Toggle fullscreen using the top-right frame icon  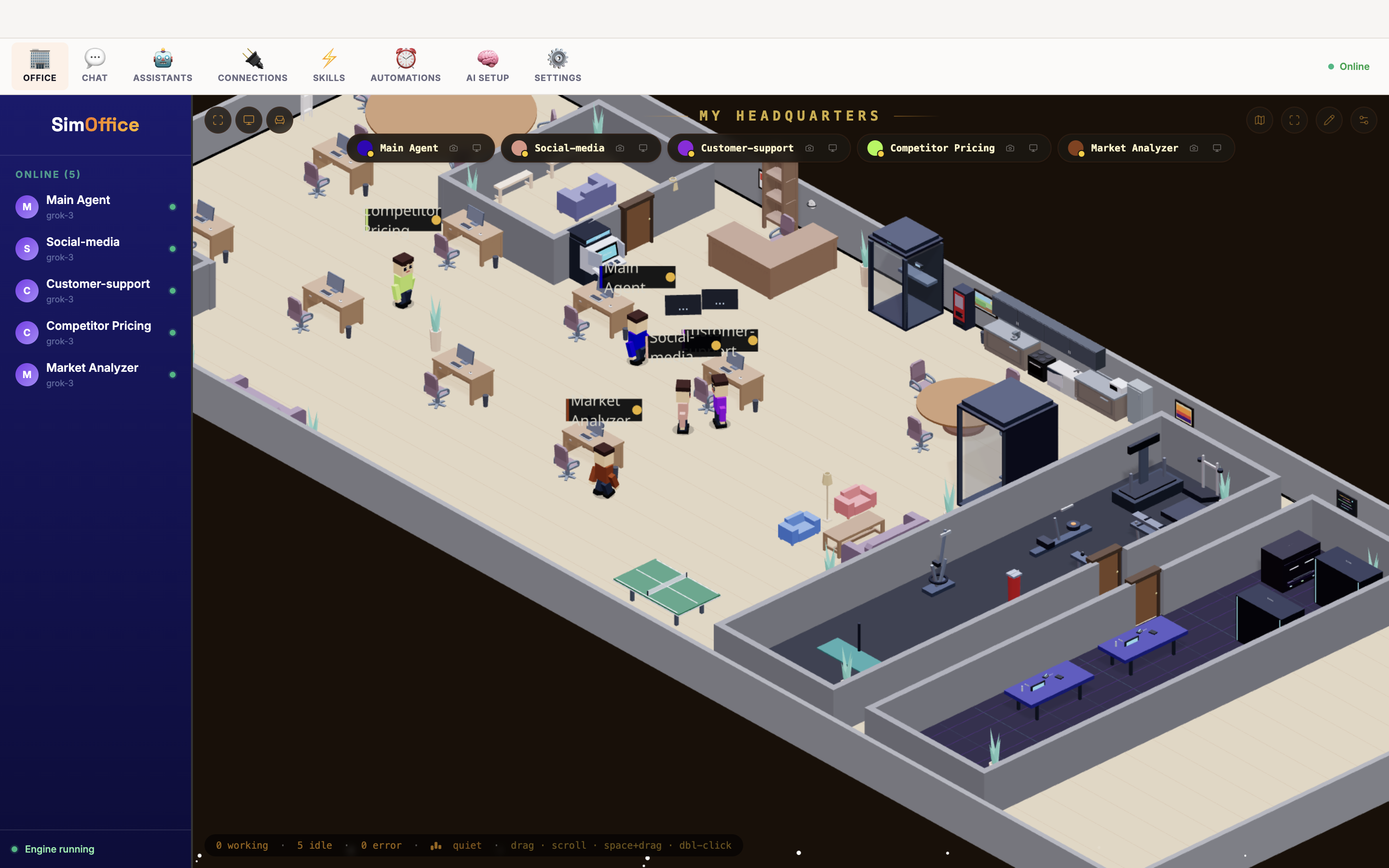click(x=1295, y=120)
